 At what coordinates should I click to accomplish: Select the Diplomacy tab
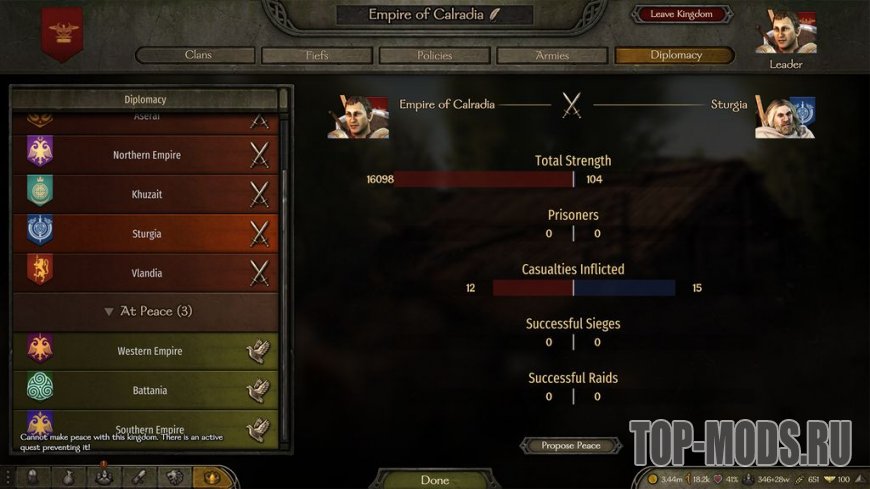675,55
